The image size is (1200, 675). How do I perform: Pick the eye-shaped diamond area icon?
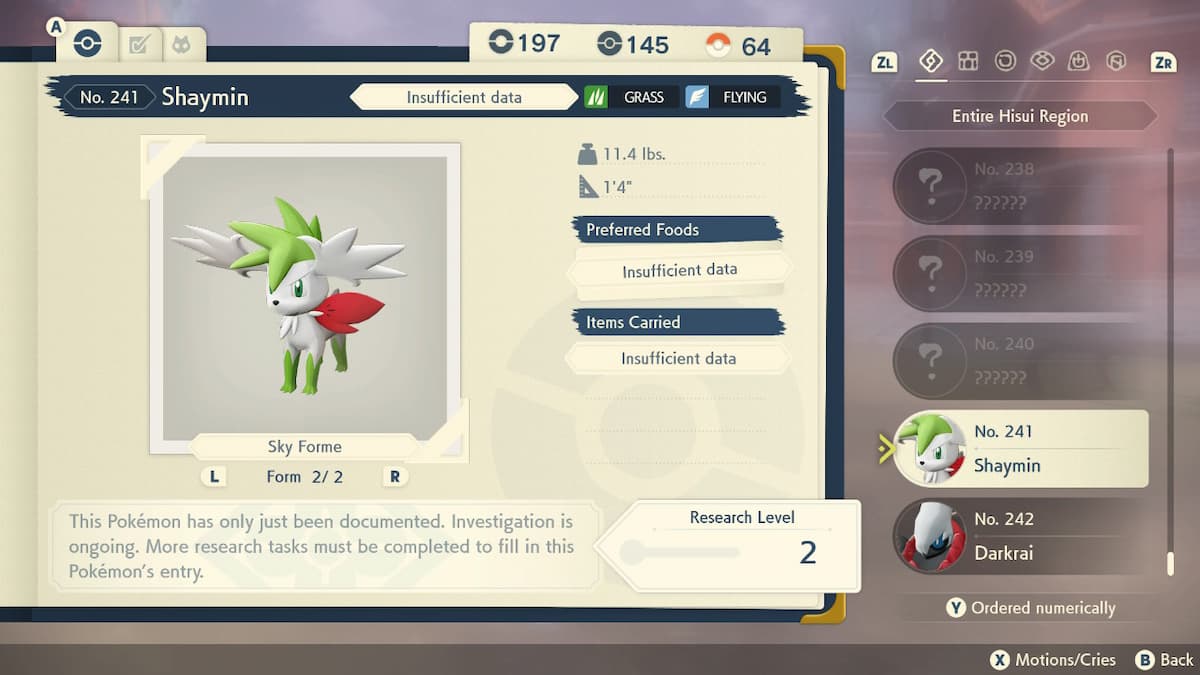pos(1042,62)
